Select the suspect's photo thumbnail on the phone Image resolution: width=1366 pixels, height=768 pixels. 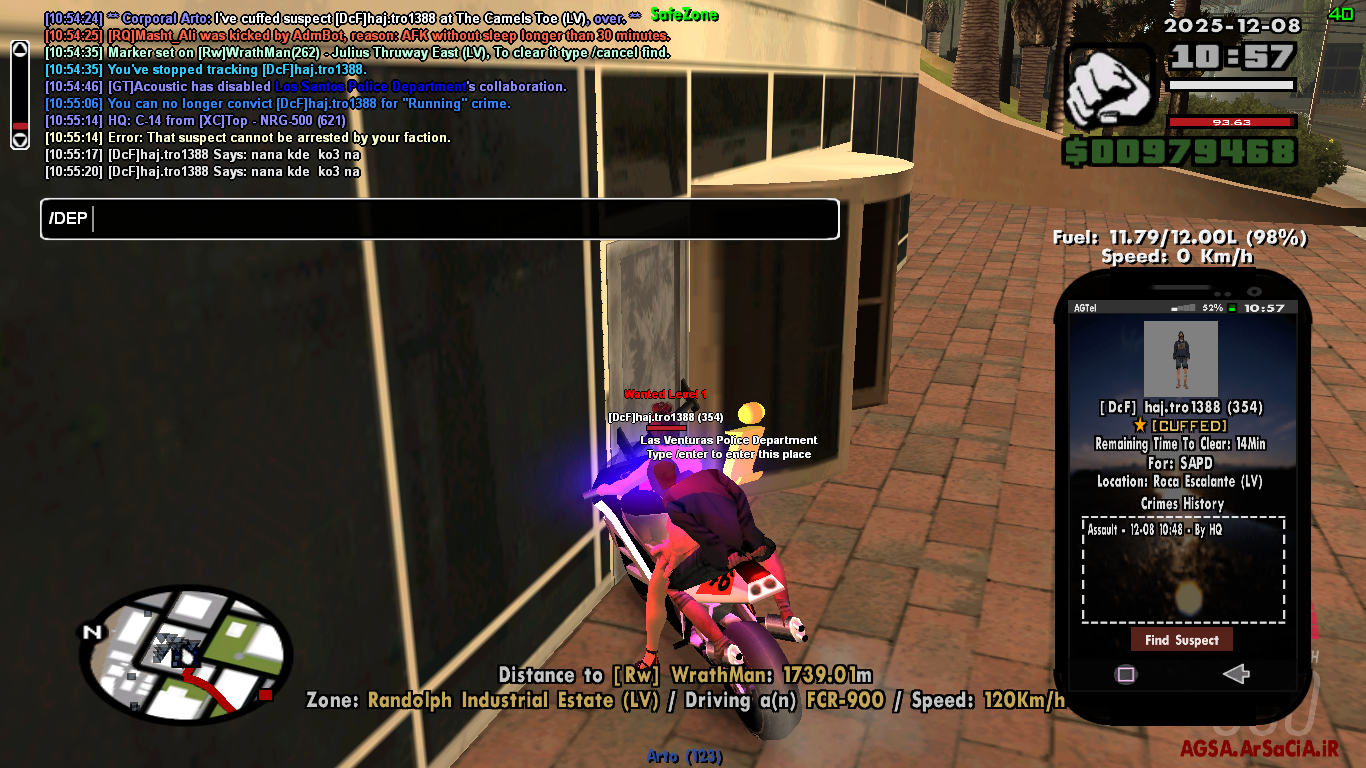1181,359
